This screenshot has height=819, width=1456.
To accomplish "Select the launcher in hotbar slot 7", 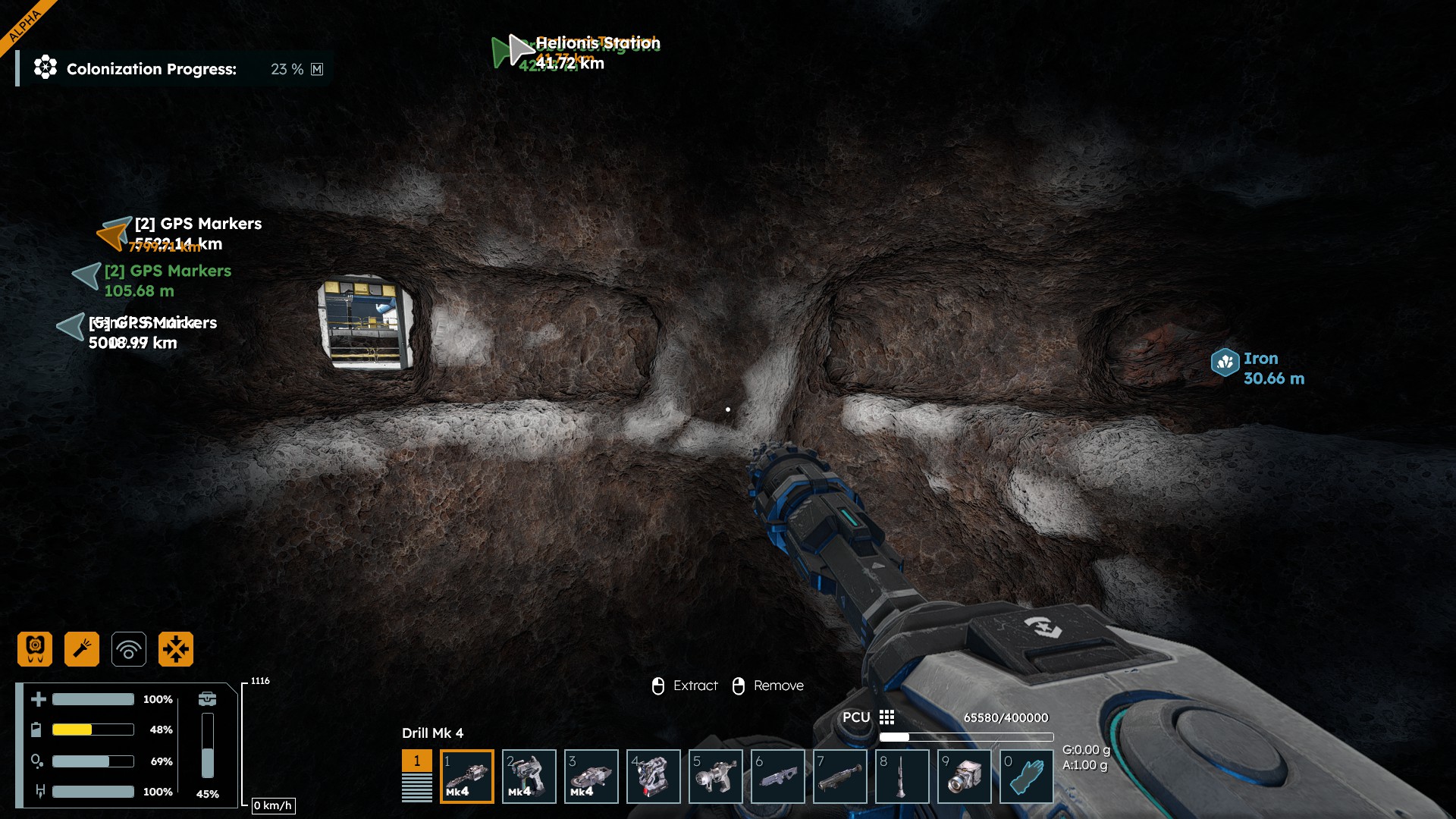I will [840, 776].
